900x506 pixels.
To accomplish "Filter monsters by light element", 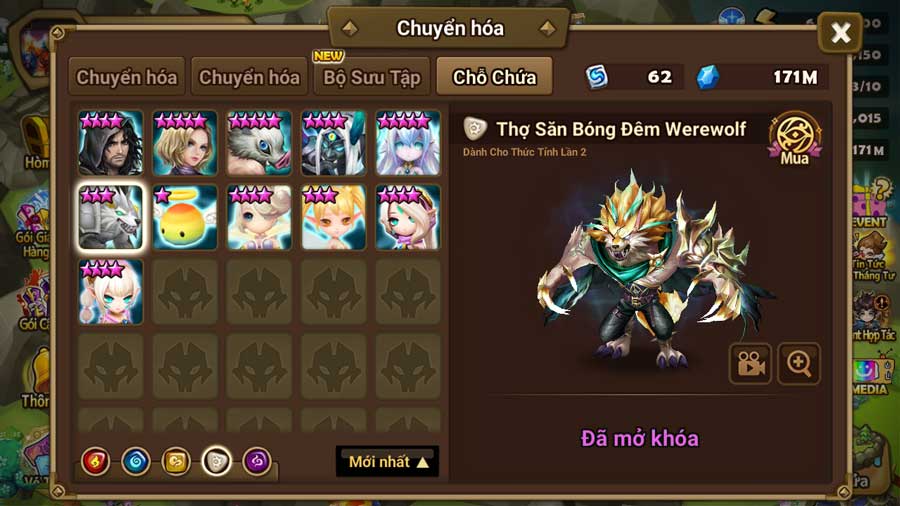I will 217,461.
